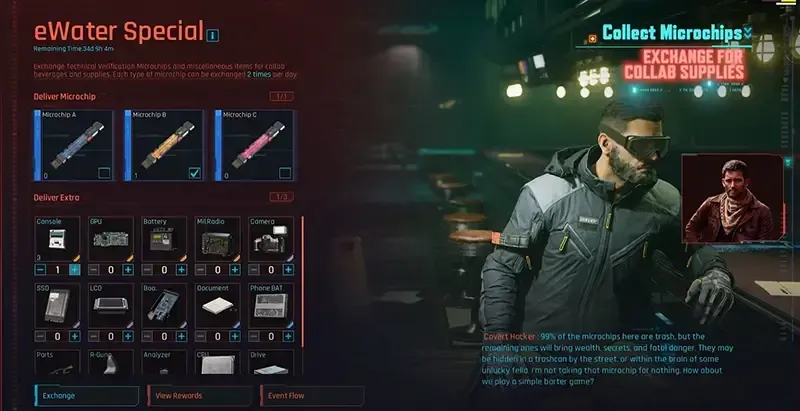Screen dimensions: 800x411
Task: Tick the Microchip A checkbox
Action: tap(104, 173)
